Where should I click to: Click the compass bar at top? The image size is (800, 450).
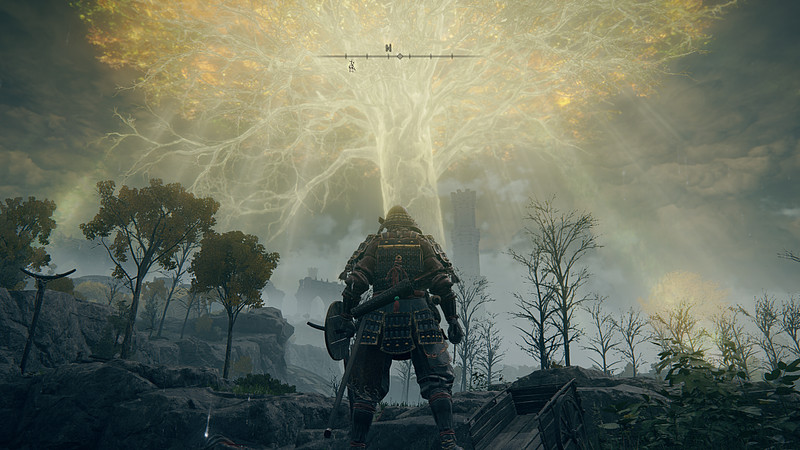click(x=398, y=56)
